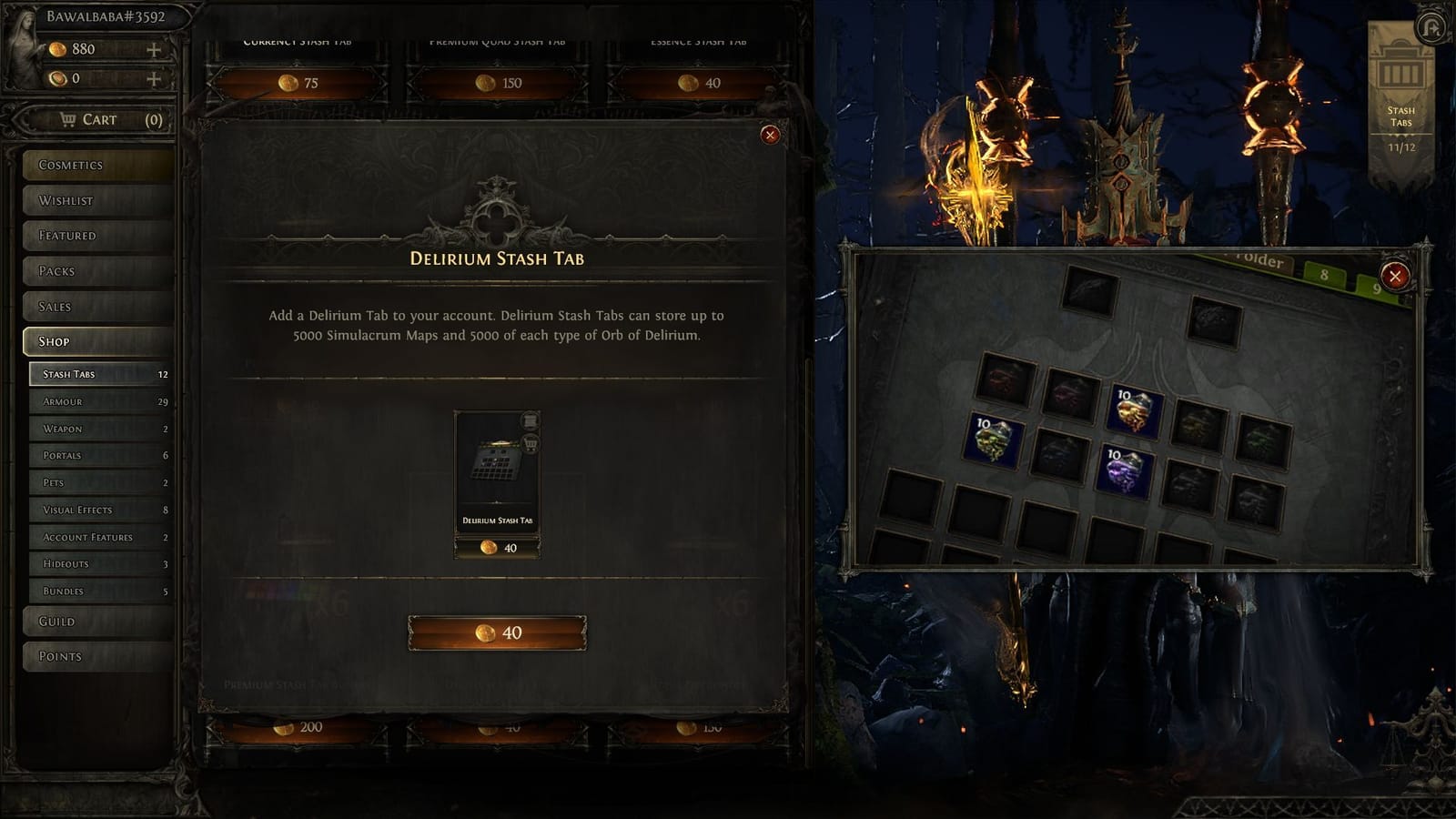Viewport: 1456px width, 819px height.
Task: Click the plus icon to buy more points
Action: click(x=156, y=49)
